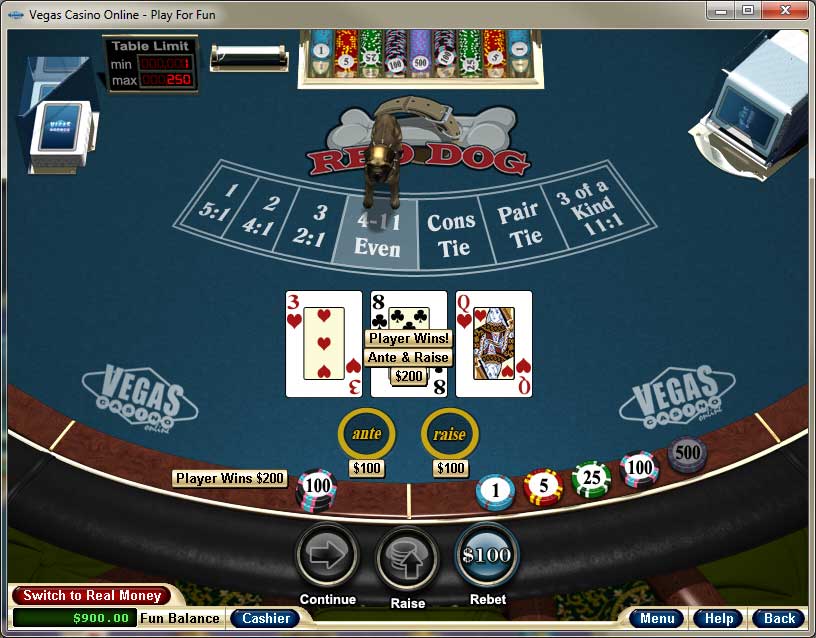Select the 1 chip denomination
The height and width of the screenshot is (638, 816).
(x=495, y=491)
